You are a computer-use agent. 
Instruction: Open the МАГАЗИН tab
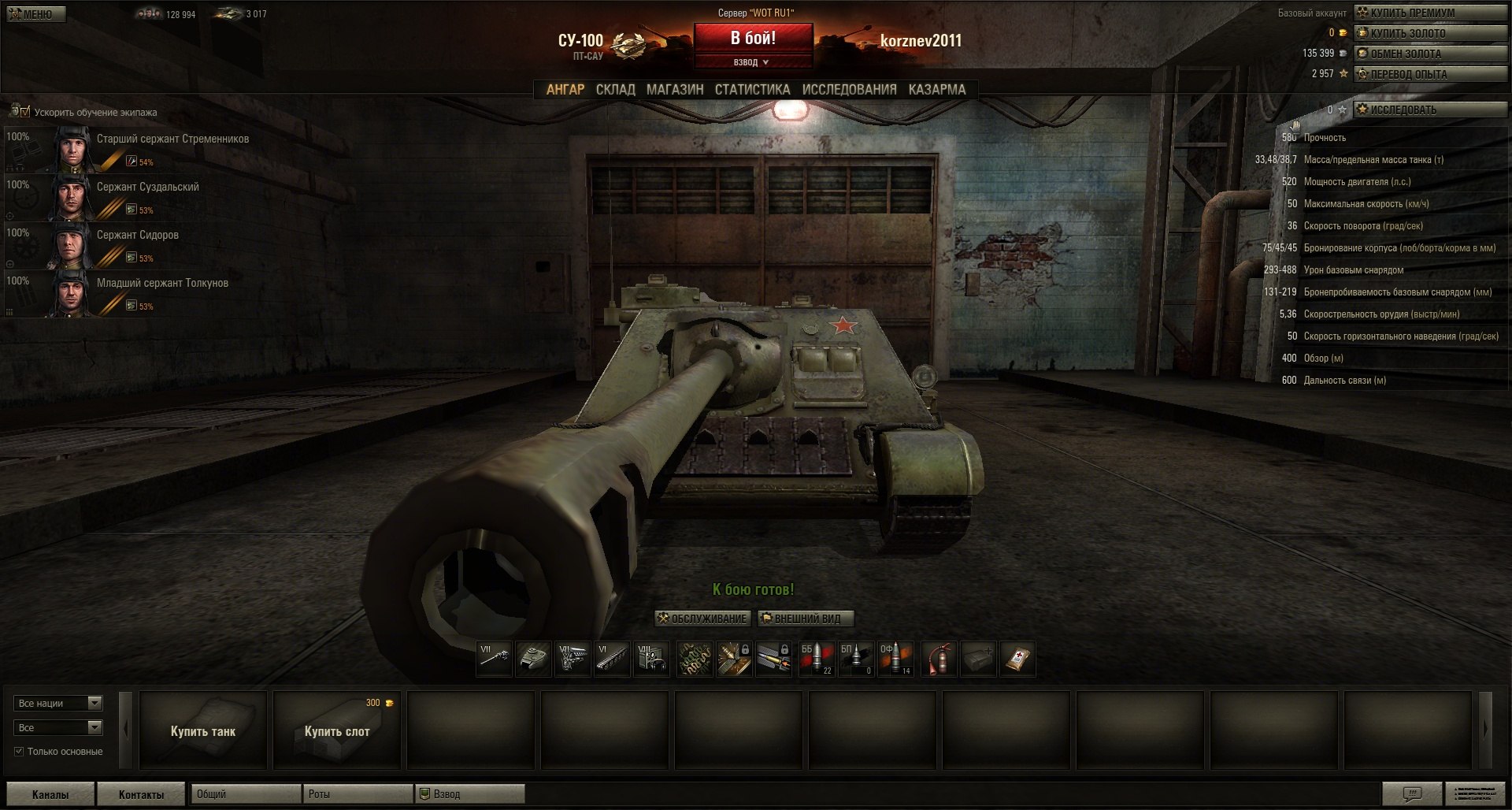click(675, 90)
